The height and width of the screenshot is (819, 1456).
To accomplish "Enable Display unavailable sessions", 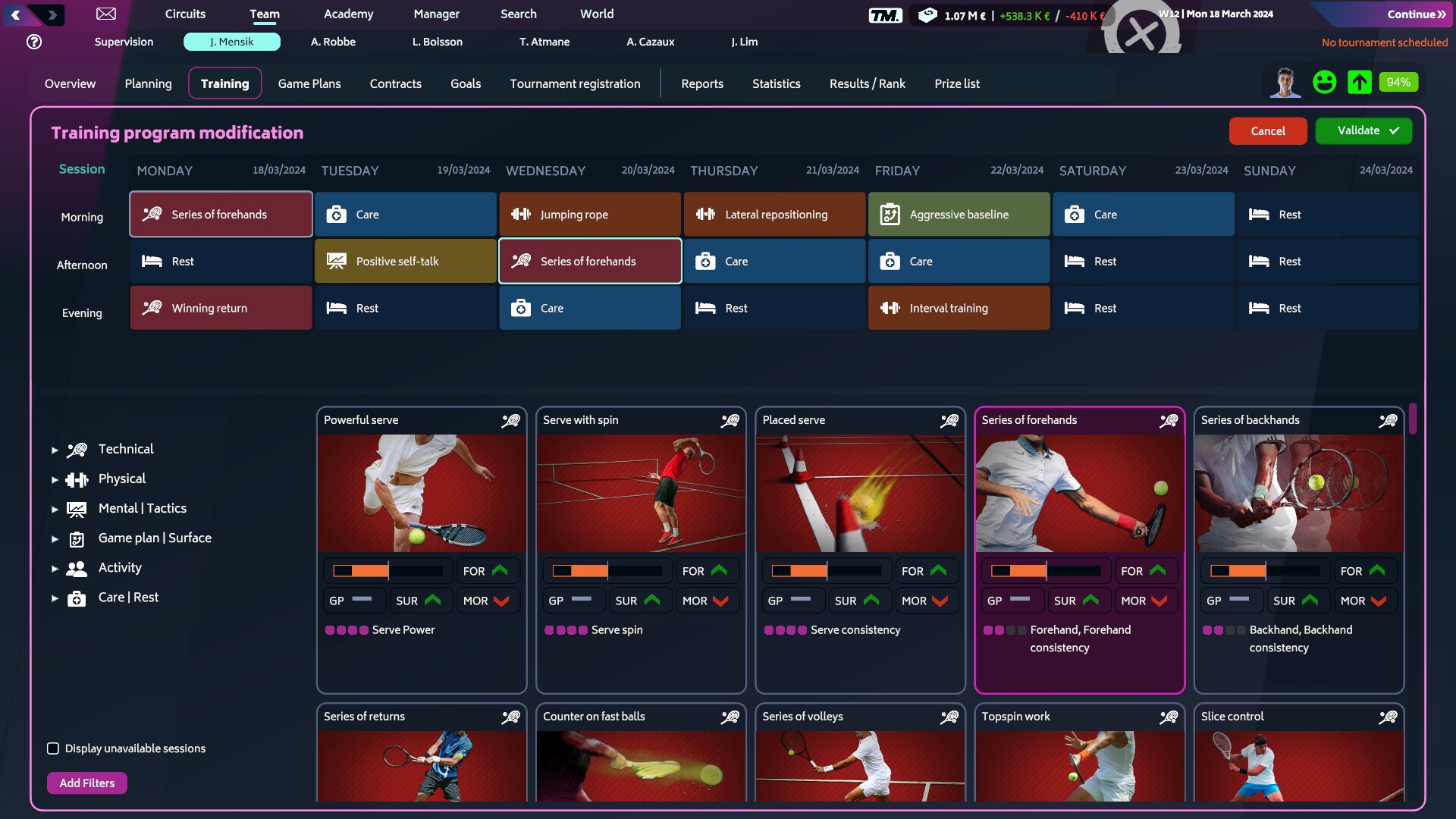I will coord(52,748).
